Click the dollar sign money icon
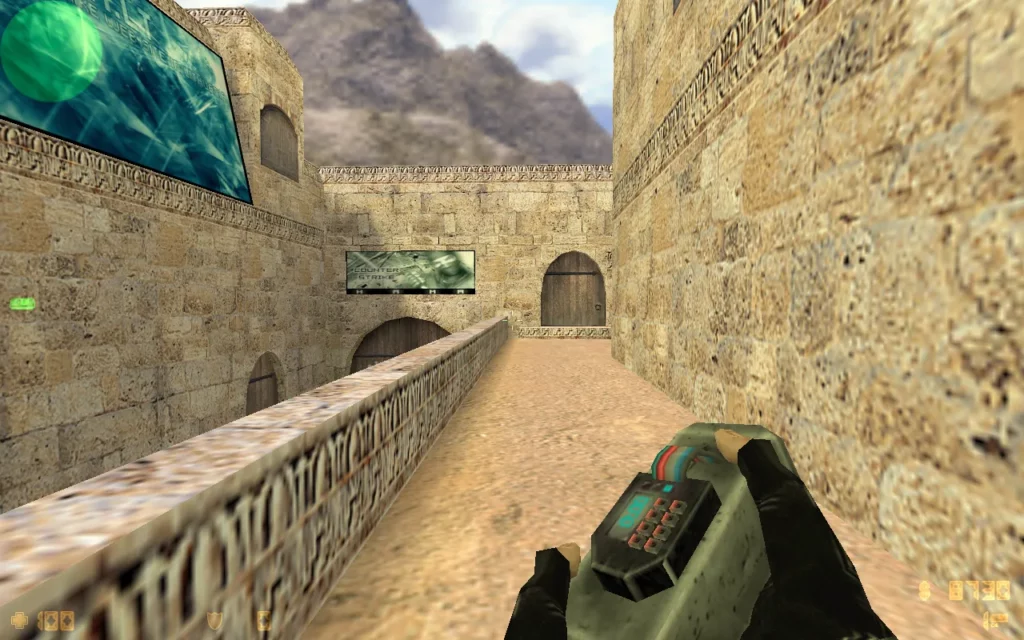 click(x=925, y=591)
